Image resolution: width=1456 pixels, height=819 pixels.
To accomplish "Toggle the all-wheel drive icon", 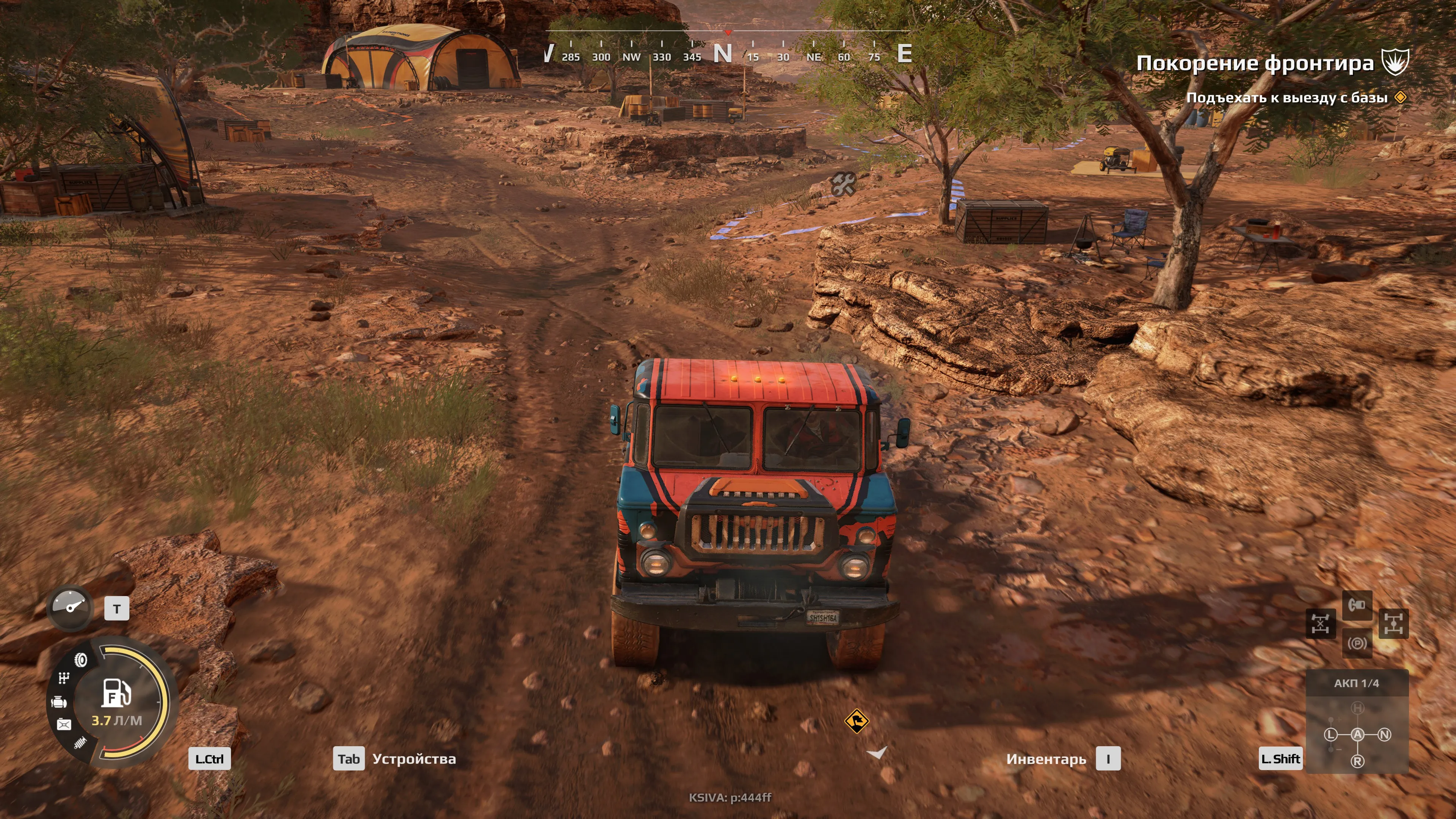I will [1393, 623].
